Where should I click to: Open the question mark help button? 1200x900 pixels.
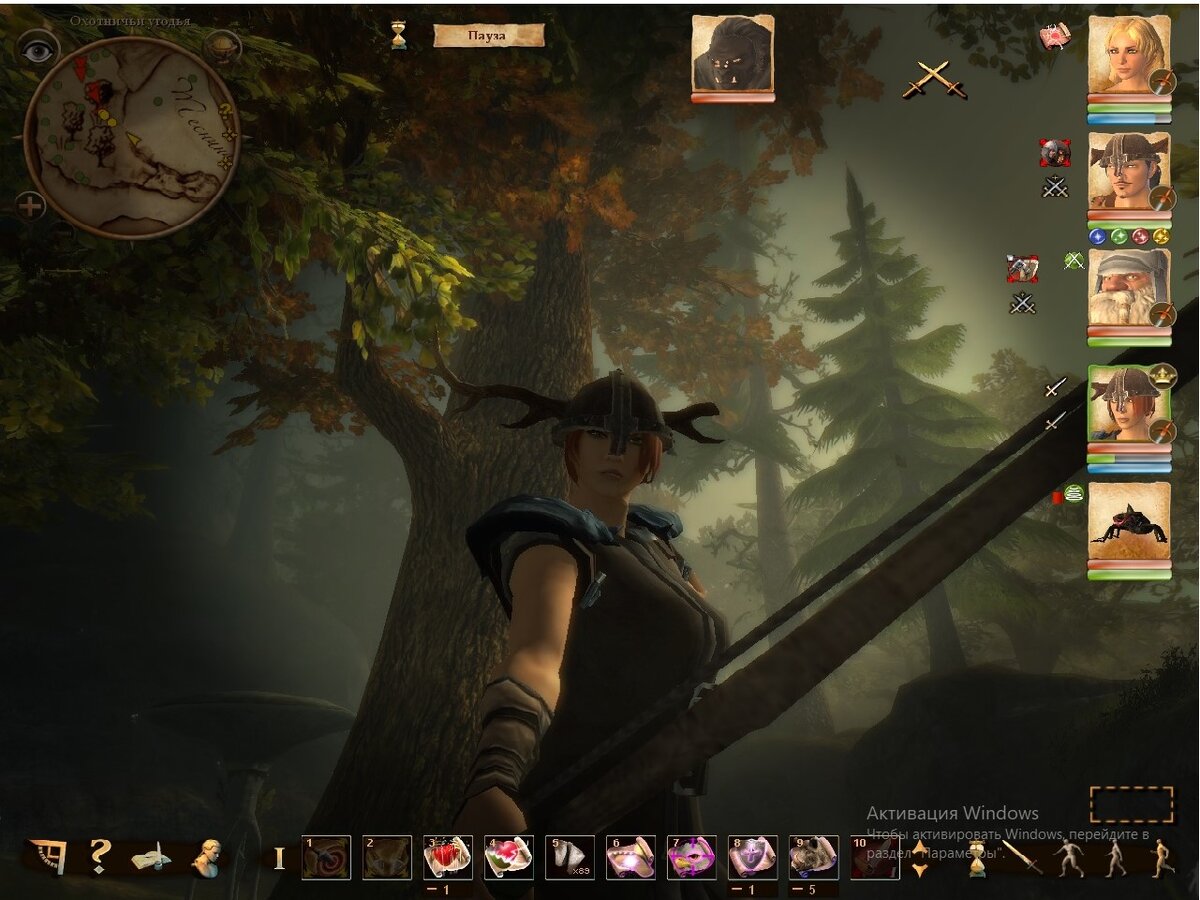[99, 856]
